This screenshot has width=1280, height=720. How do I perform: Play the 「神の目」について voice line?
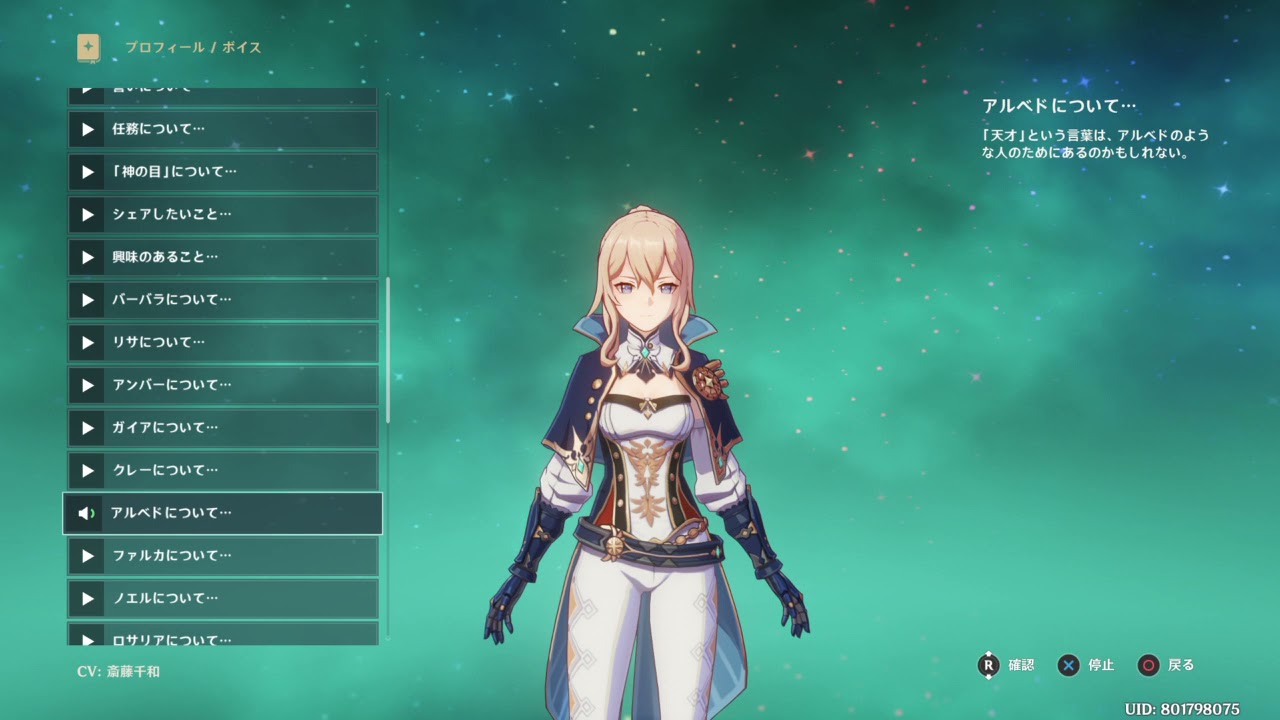tap(222, 172)
